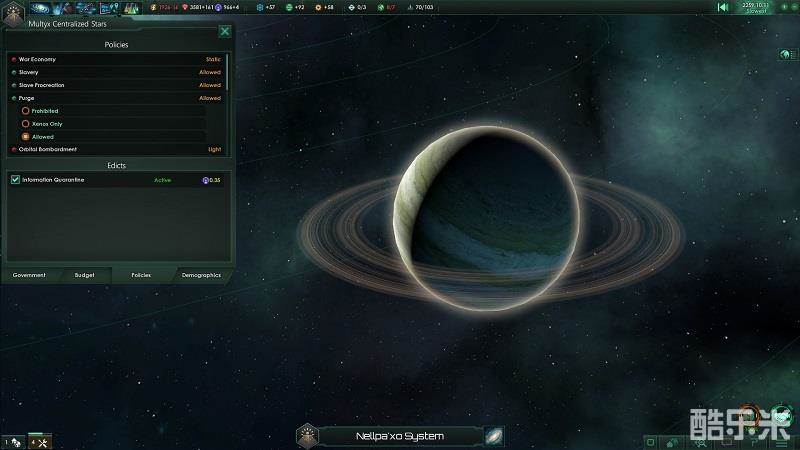This screenshot has width=800, height=450.
Task: Open the galaxy spiral icon in top bar
Action: 40,8
